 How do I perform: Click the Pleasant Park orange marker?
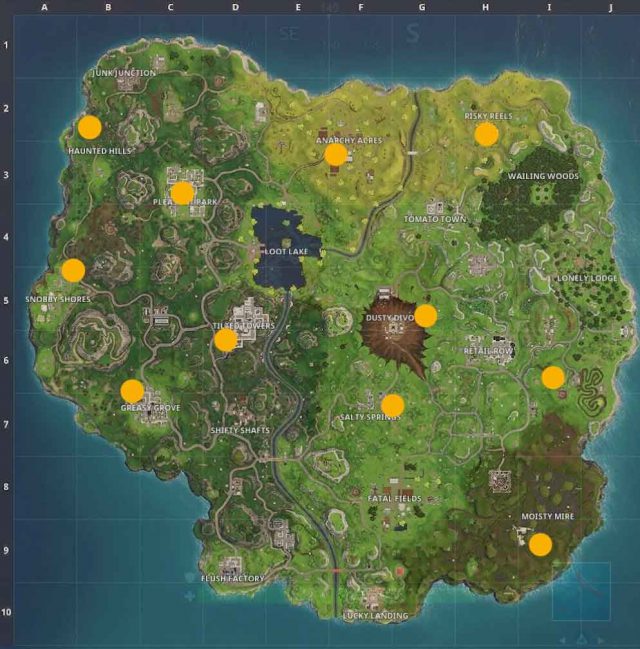coord(182,192)
